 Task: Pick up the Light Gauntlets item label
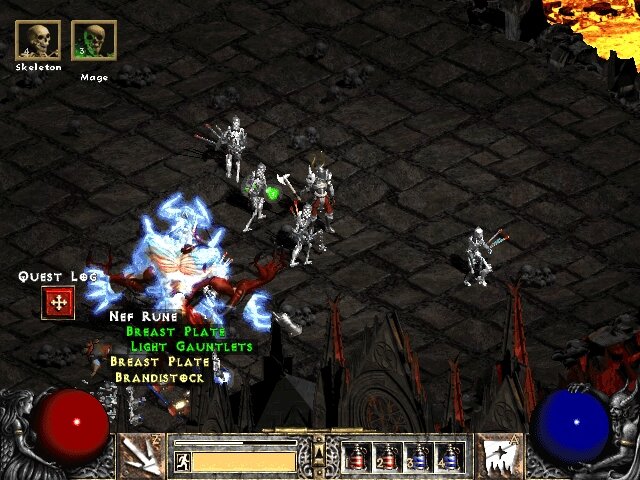pos(192,346)
